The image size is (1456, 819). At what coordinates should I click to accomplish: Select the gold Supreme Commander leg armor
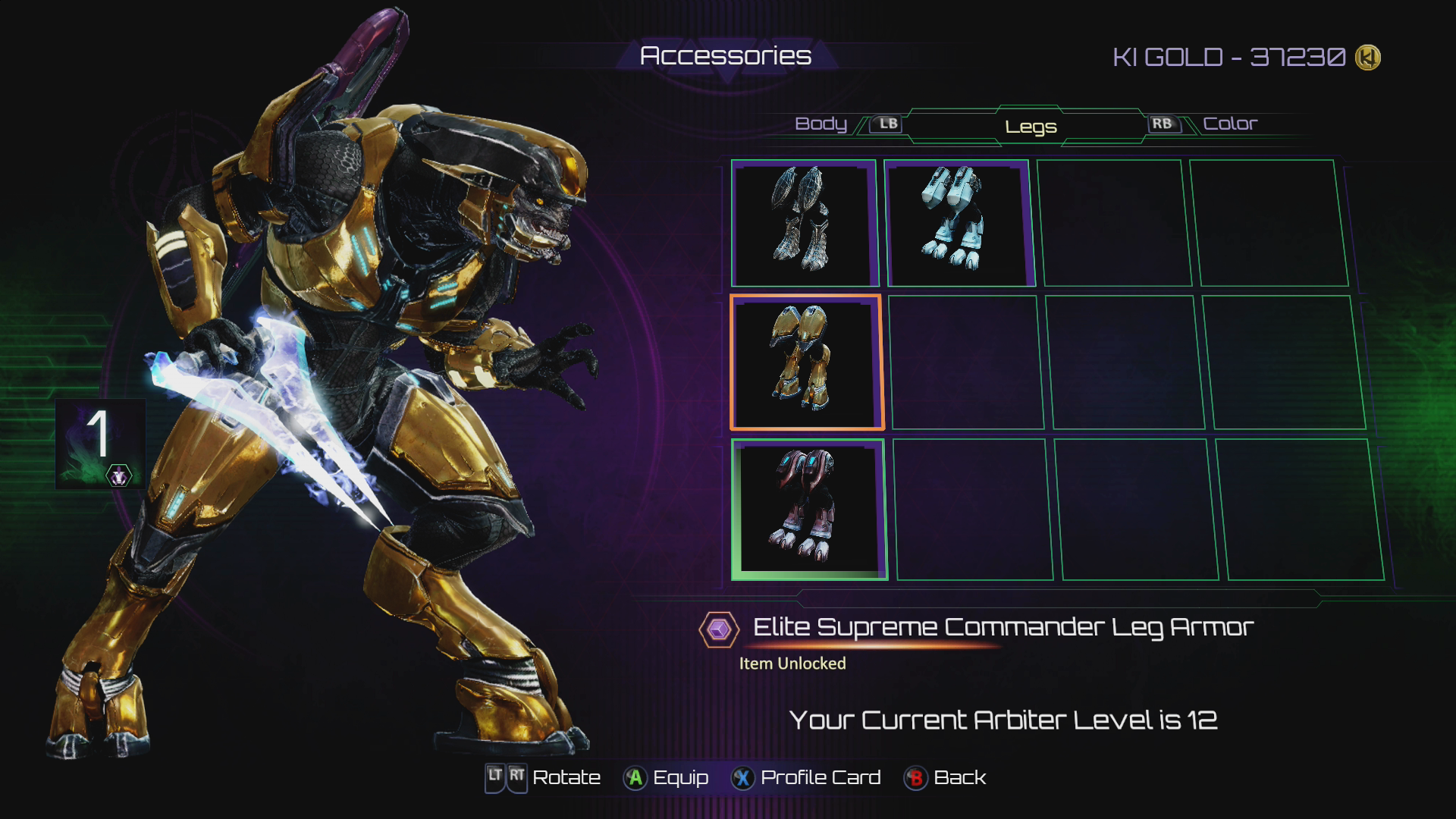[x=805, y=362]
